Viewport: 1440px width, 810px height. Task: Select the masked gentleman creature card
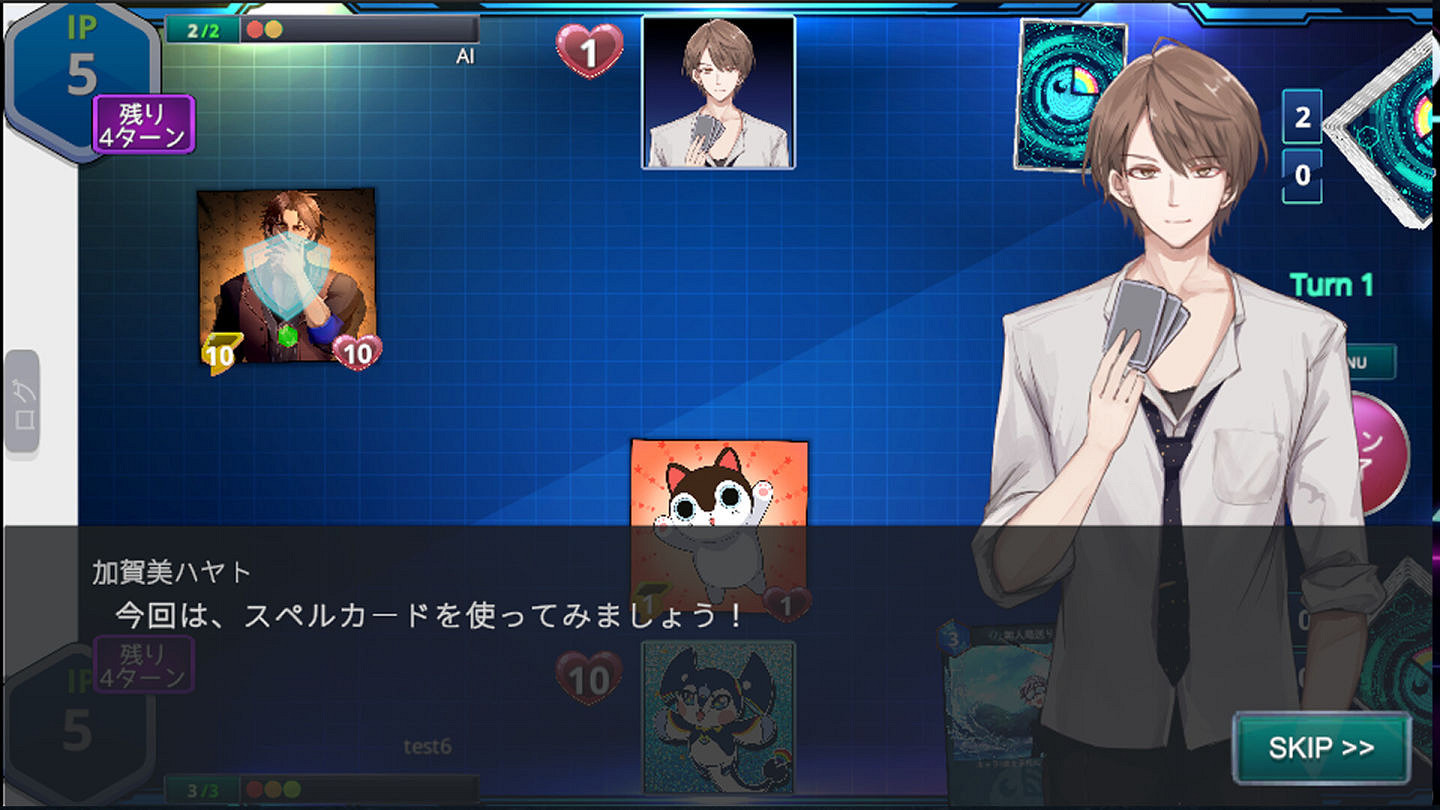(x=285, y=270)
